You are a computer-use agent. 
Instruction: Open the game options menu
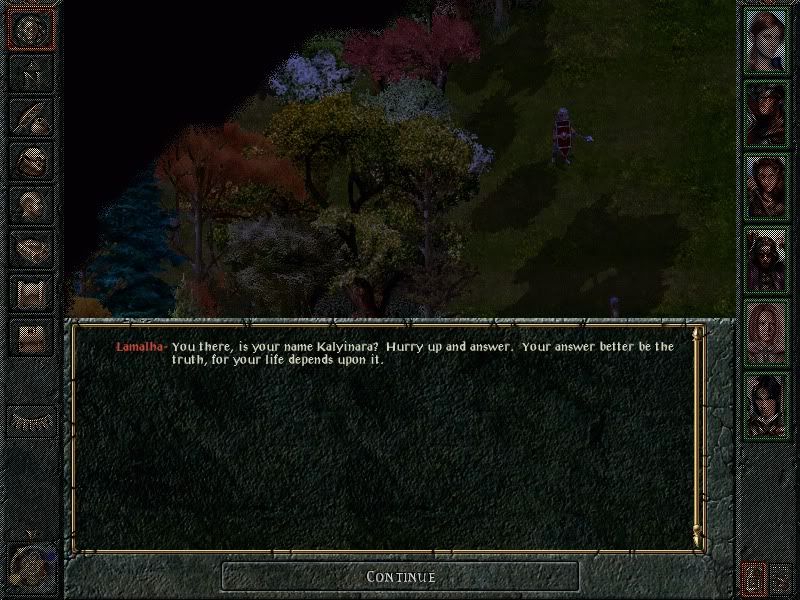pyautogui.click(x=31, y=338)
